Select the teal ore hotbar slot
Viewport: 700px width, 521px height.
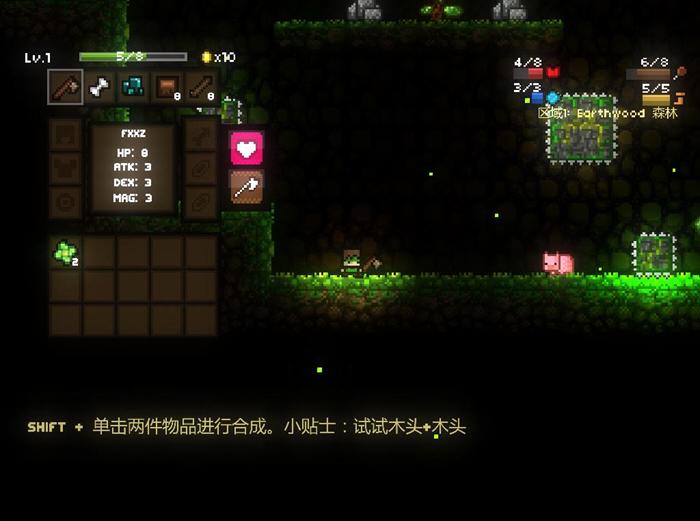coord(133,88)
